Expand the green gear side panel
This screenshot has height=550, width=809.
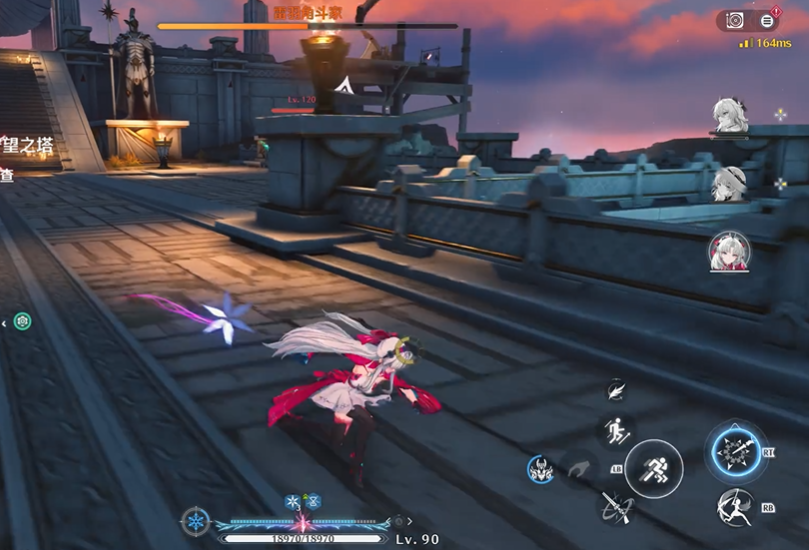(x=22, y=321)
